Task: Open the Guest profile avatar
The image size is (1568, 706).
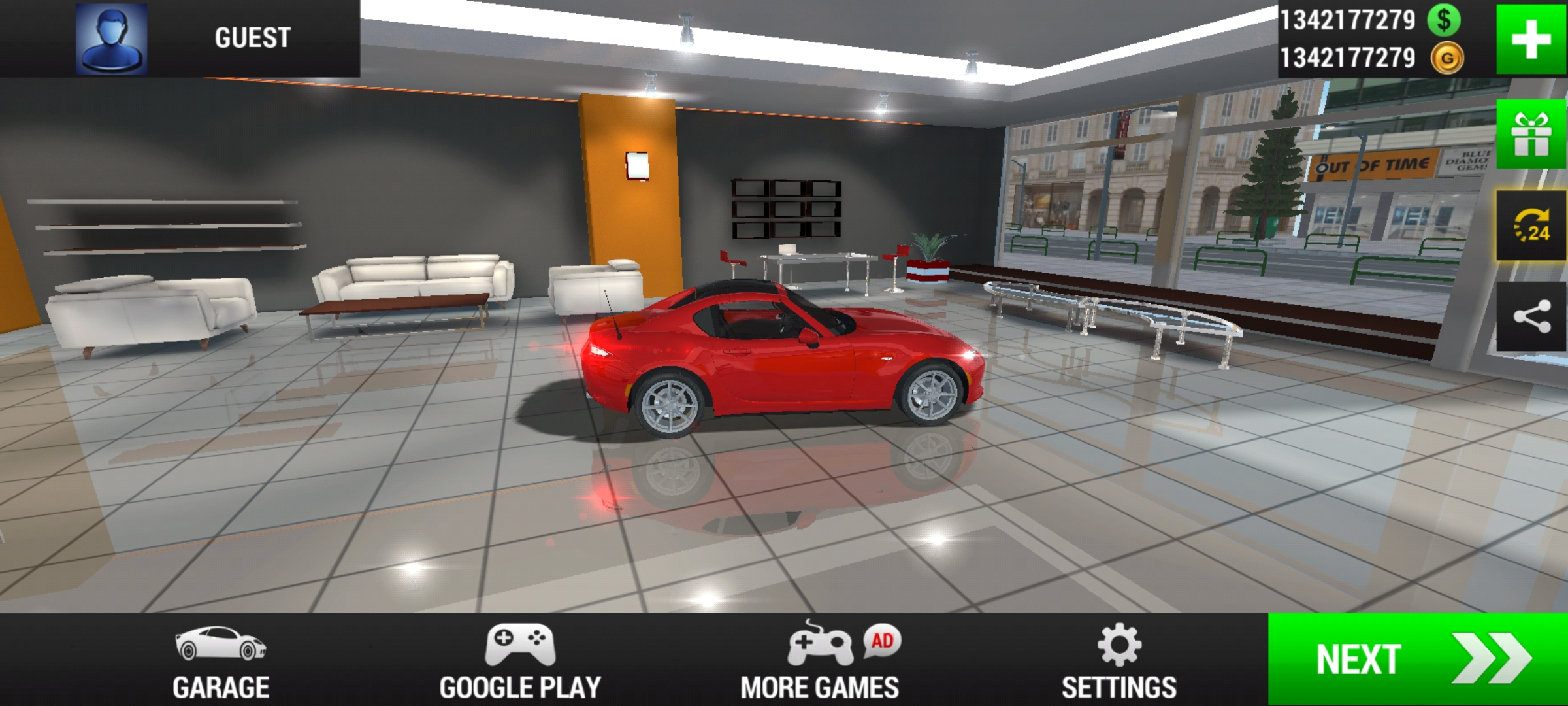Action: [x=111, y=39]
